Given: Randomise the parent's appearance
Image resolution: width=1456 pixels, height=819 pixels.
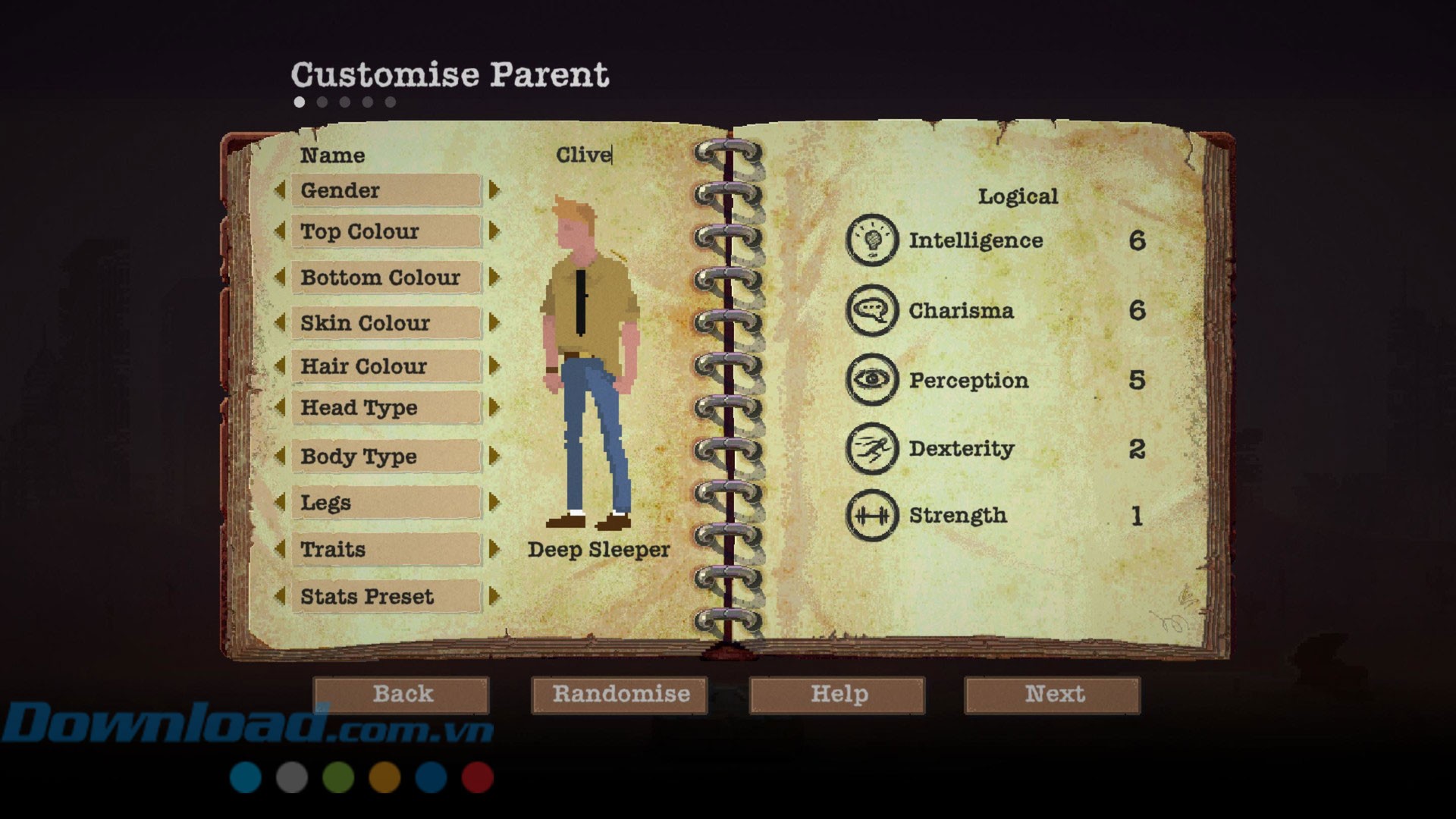Looking at the screenshot, I should [620, 695].
